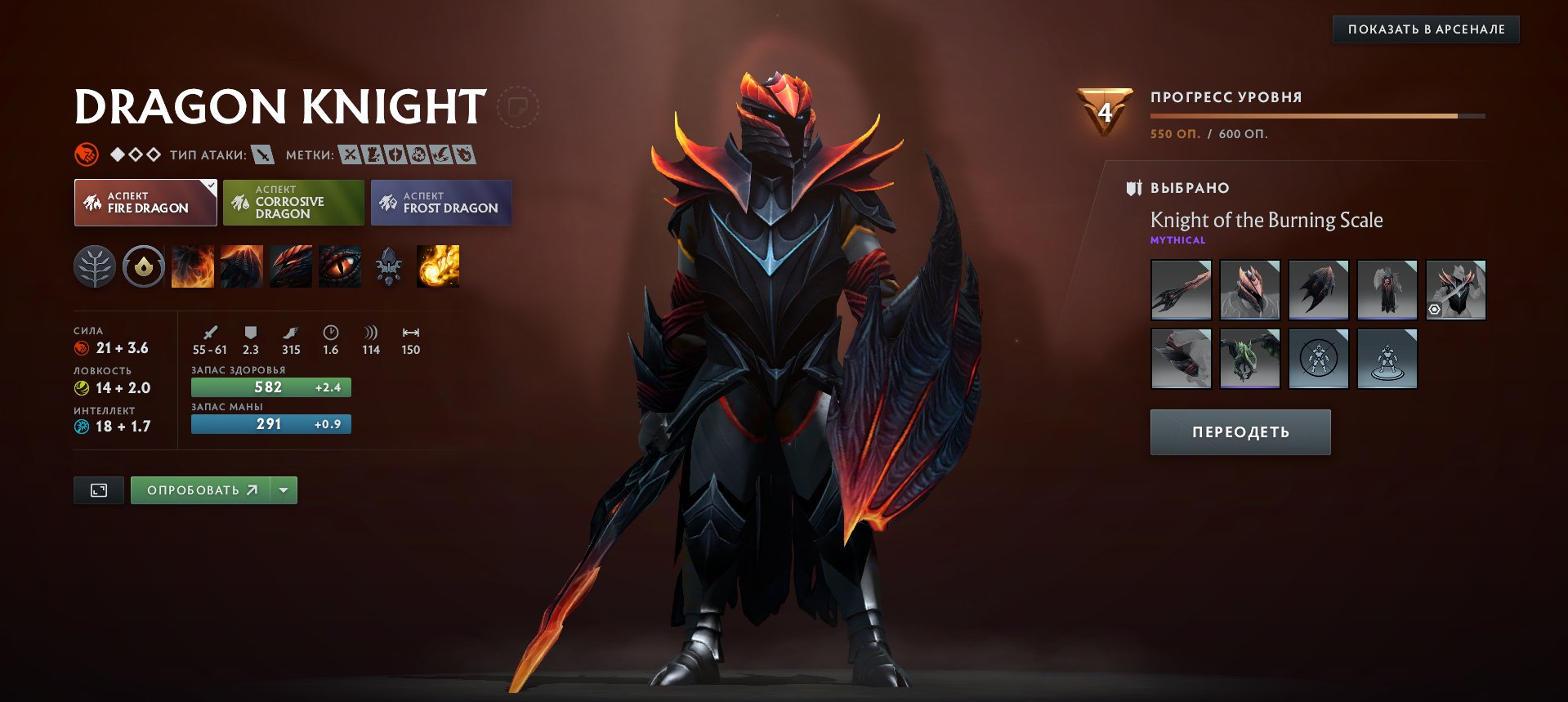
Task: Click the fullscreen preview icon beside ОПРОБОВАТЬ
Action: pos(98,490)
